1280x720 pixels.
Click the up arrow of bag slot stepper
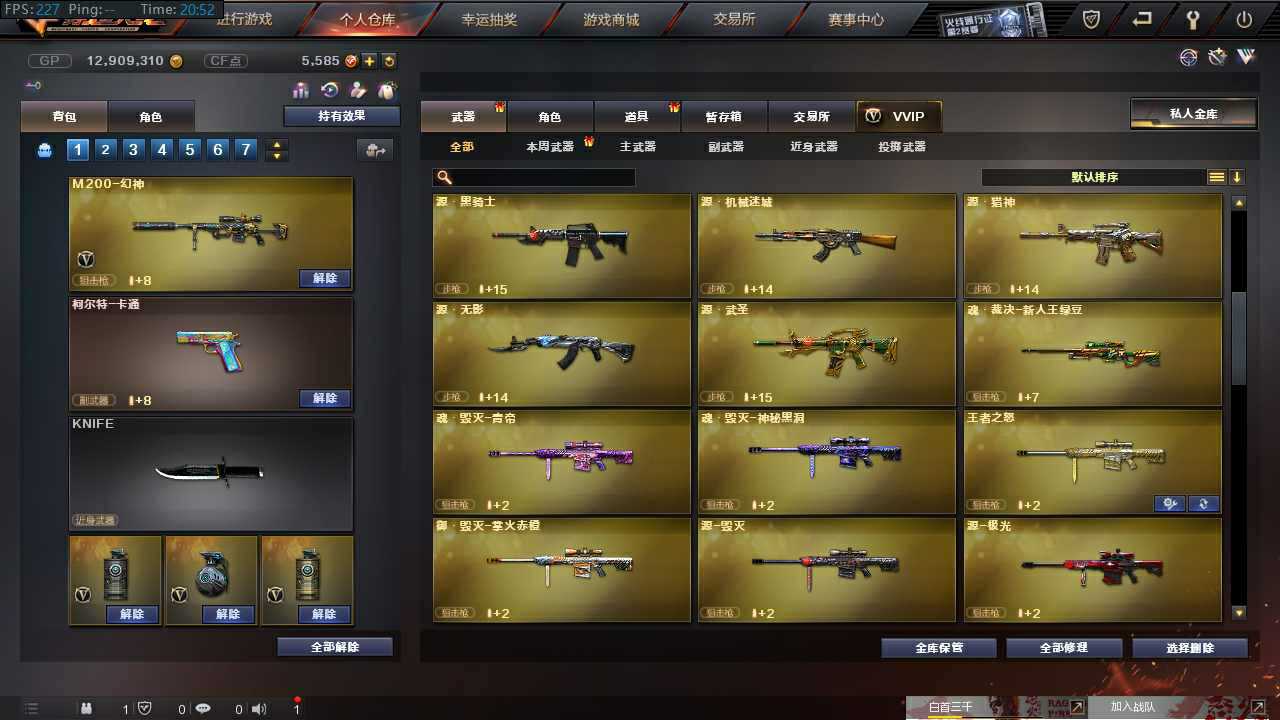[275, 145]
